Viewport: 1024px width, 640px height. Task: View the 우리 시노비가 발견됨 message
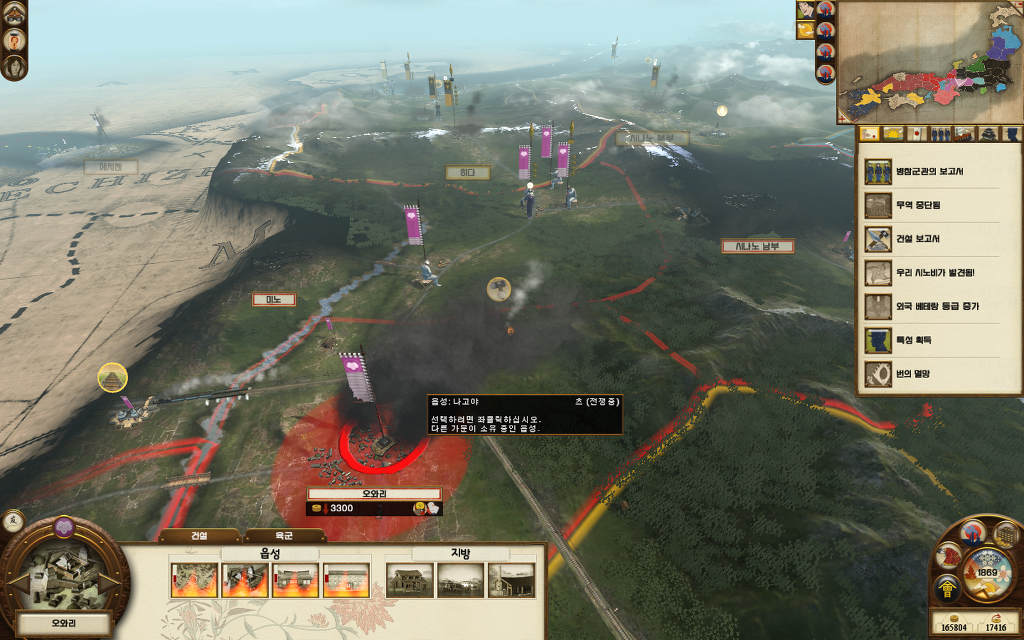[x=939, y=273]
